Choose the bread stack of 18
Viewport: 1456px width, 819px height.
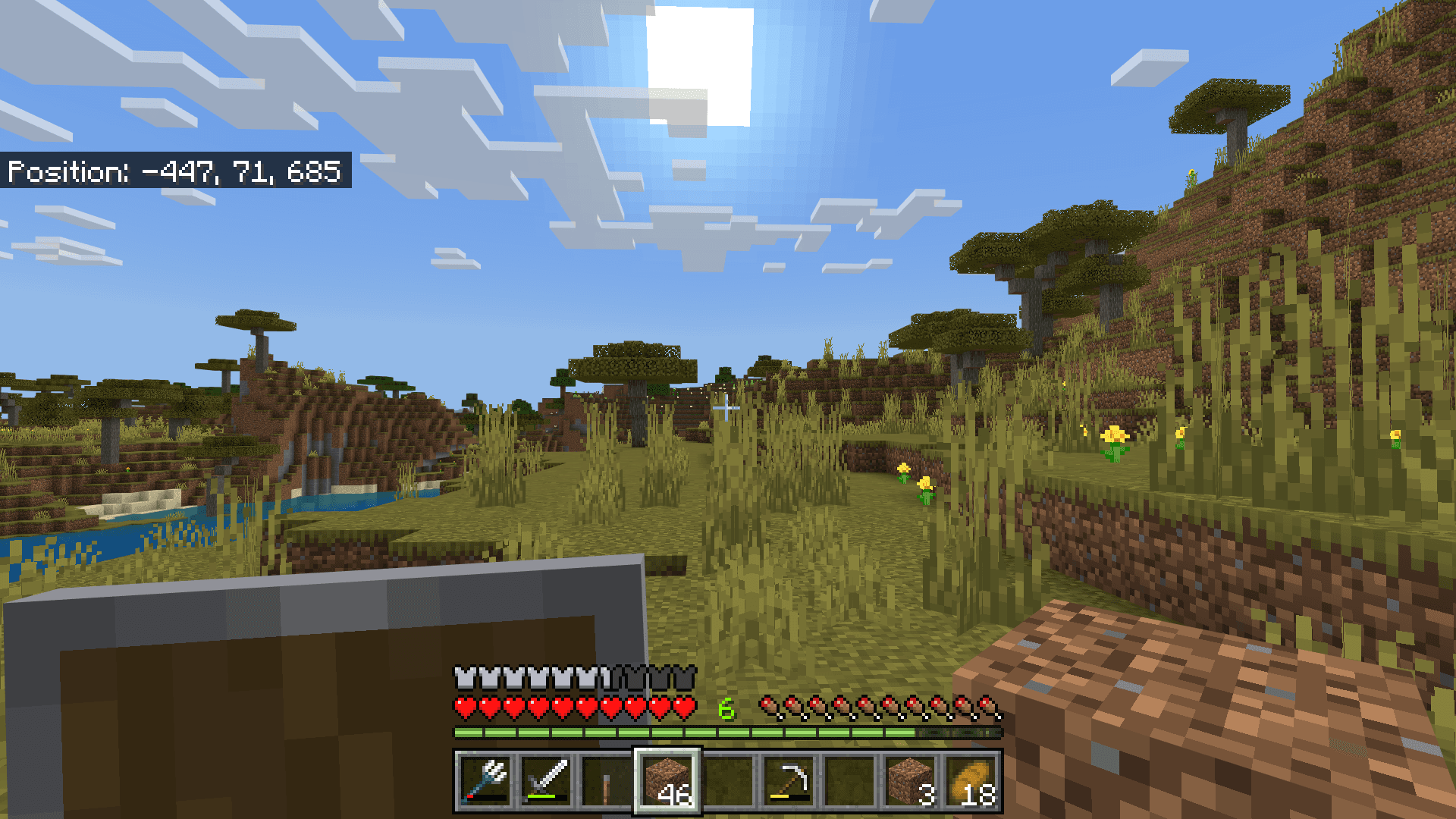[x=971, y=781]
